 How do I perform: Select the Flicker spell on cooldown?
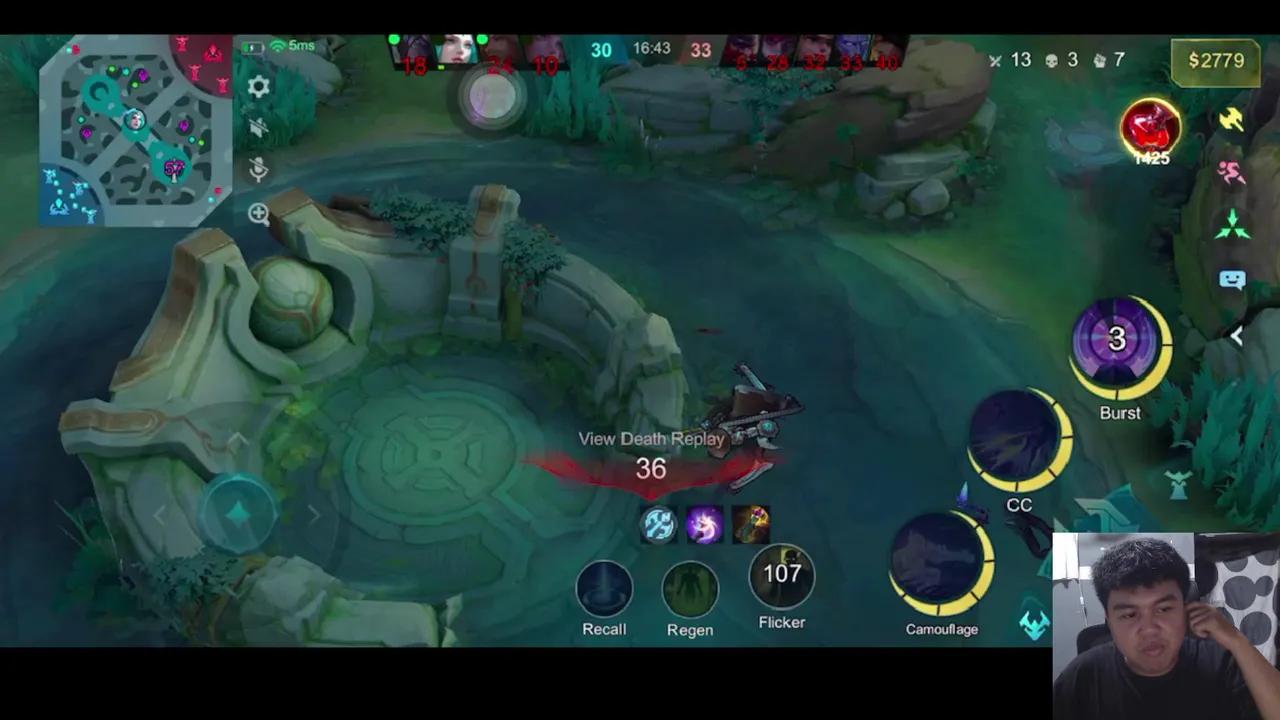pyautogui.click(x=782, y=575)
